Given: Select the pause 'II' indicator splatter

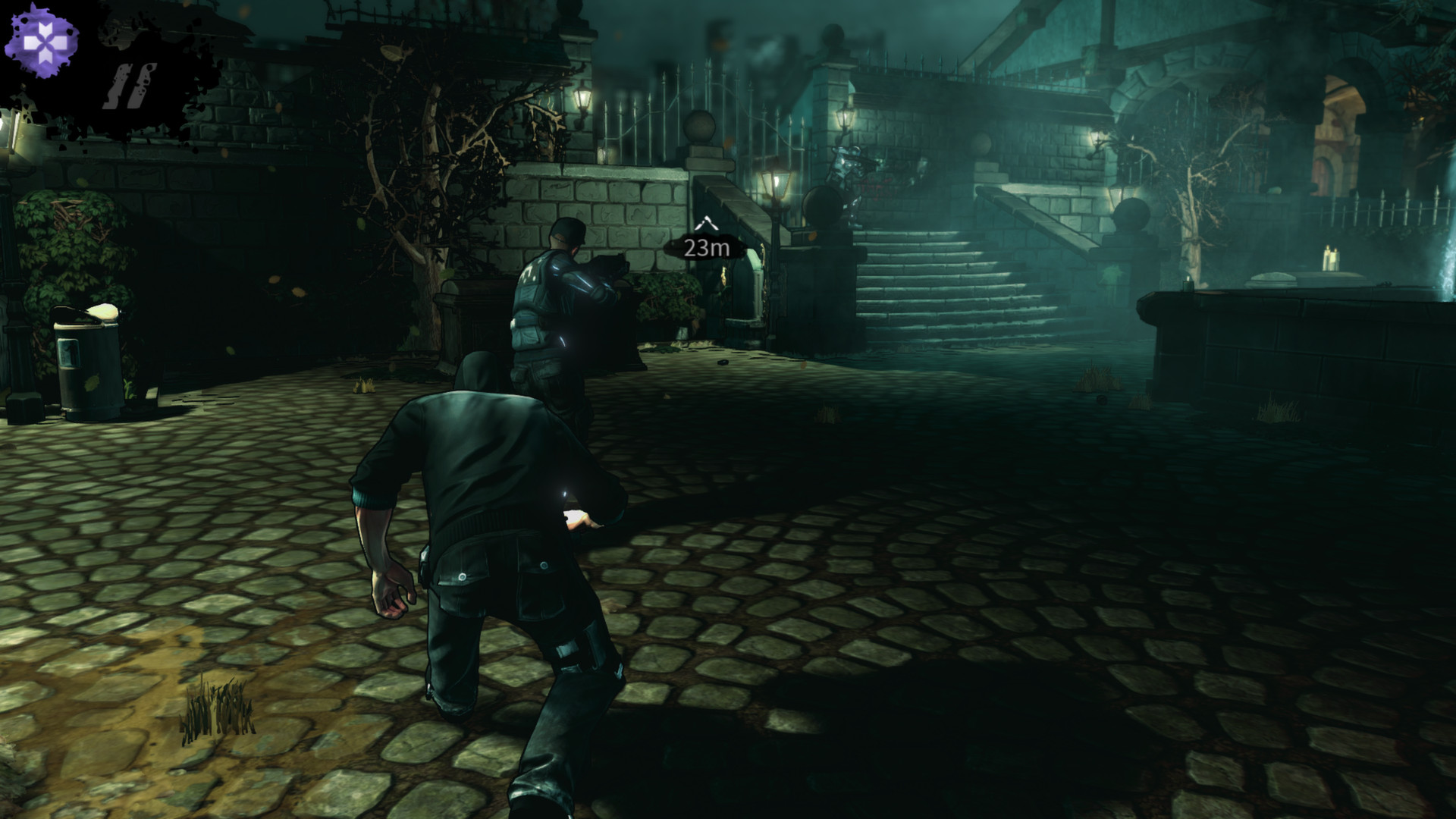Looking at the screenshot, I should (x=129, y=87).
